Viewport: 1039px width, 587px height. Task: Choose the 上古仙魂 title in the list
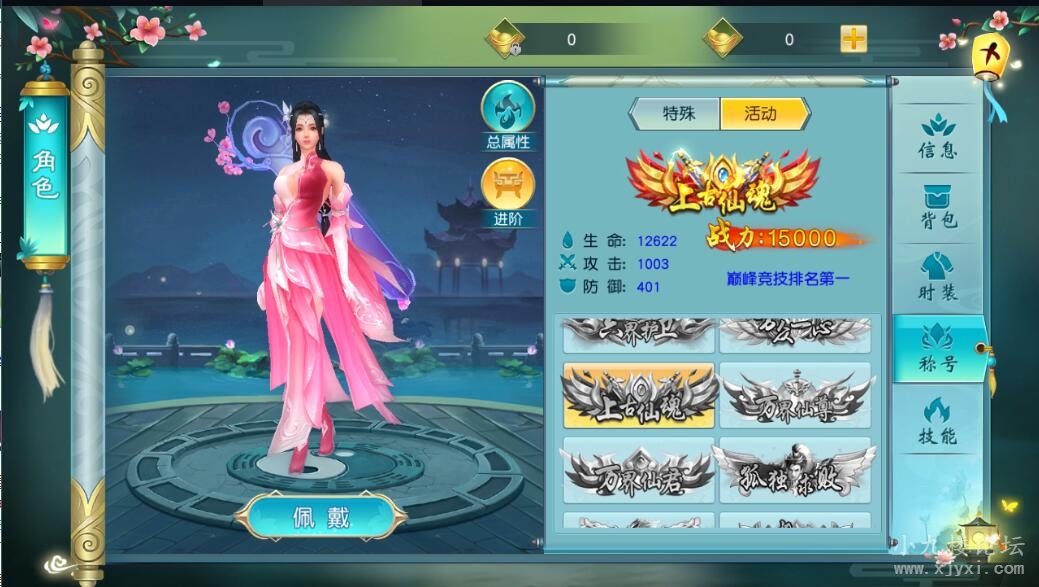coord(639,396)
